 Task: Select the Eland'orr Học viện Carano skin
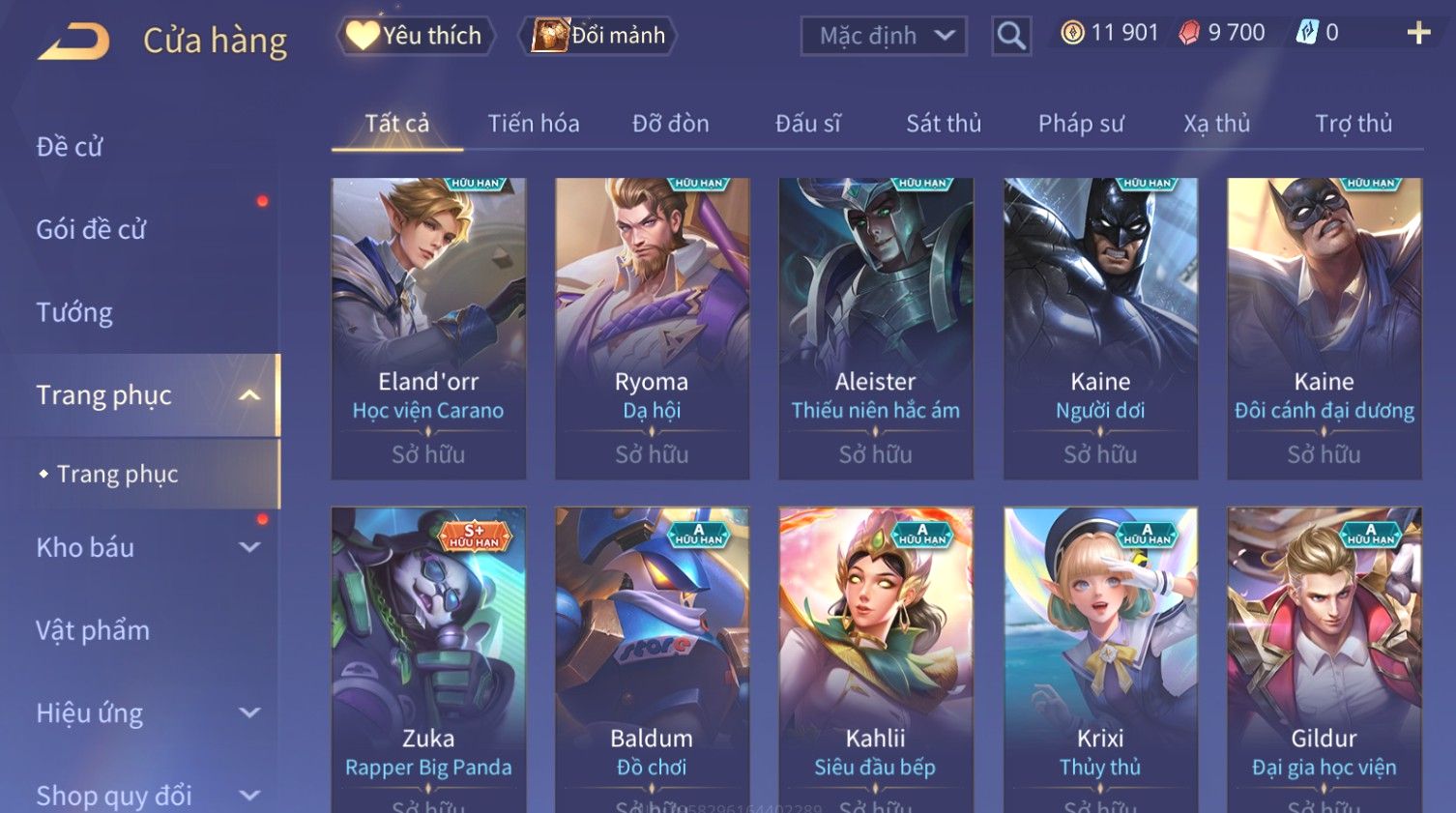pos(428,328)
